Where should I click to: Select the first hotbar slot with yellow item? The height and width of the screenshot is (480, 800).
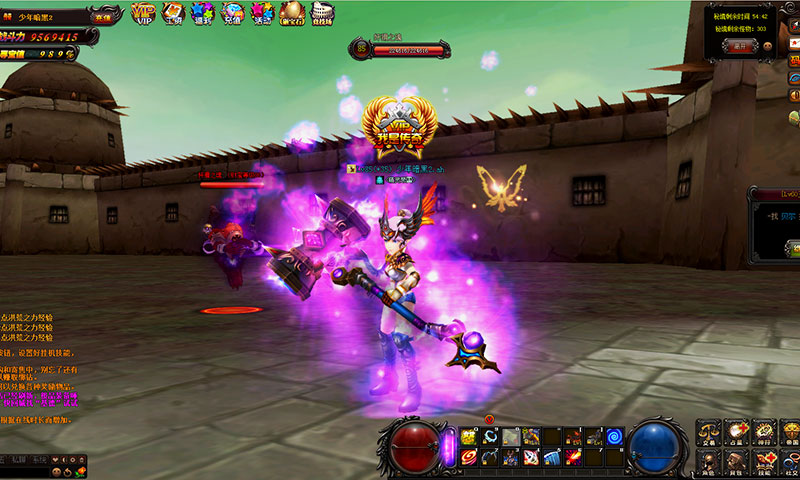468,437
